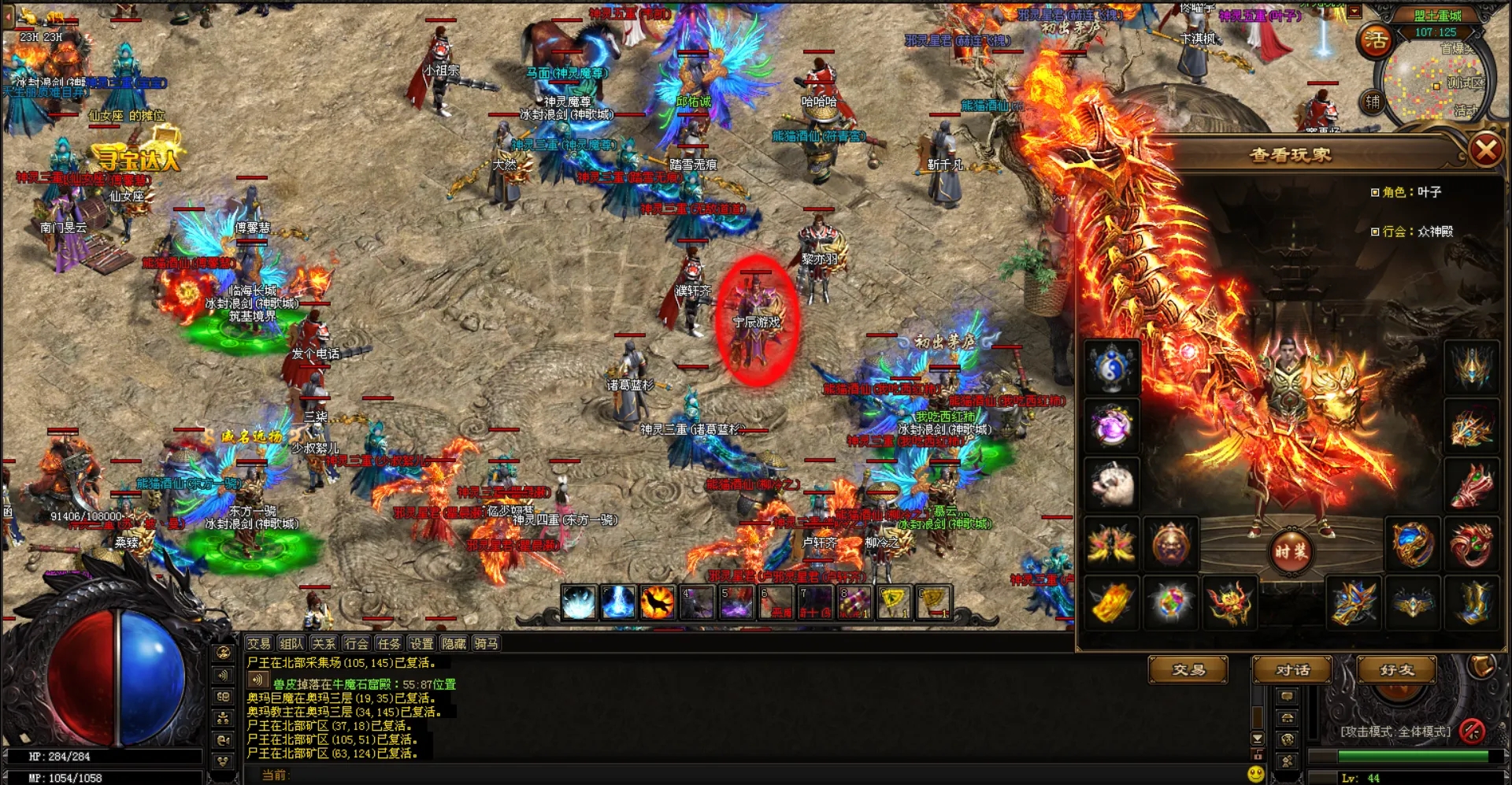Start a chat with the 对话 button
Viewport: 1512px width, 785px height.
[1292, 670]
